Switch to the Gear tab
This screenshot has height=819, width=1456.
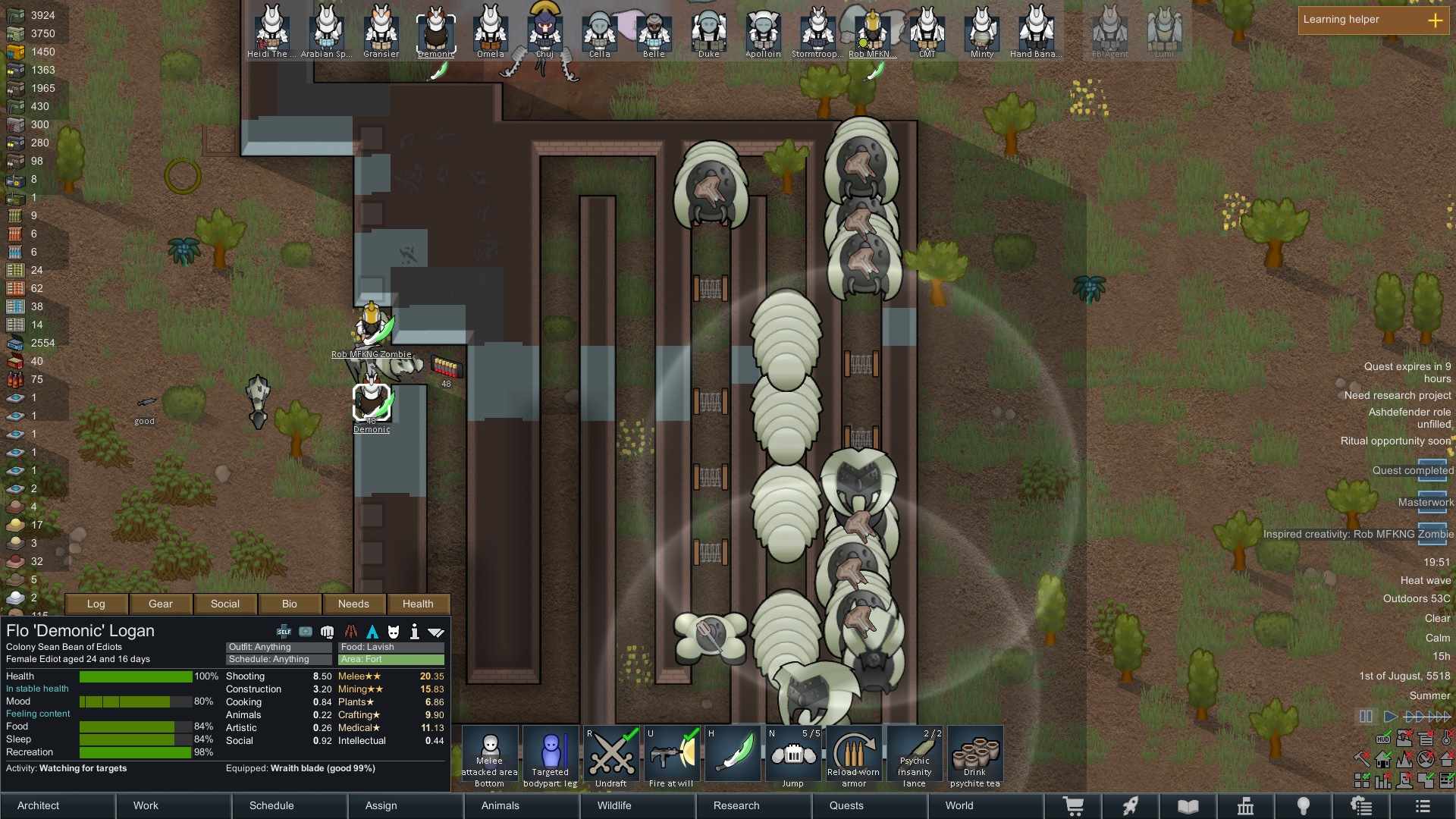pyautogui.click(x=161, y=604)
